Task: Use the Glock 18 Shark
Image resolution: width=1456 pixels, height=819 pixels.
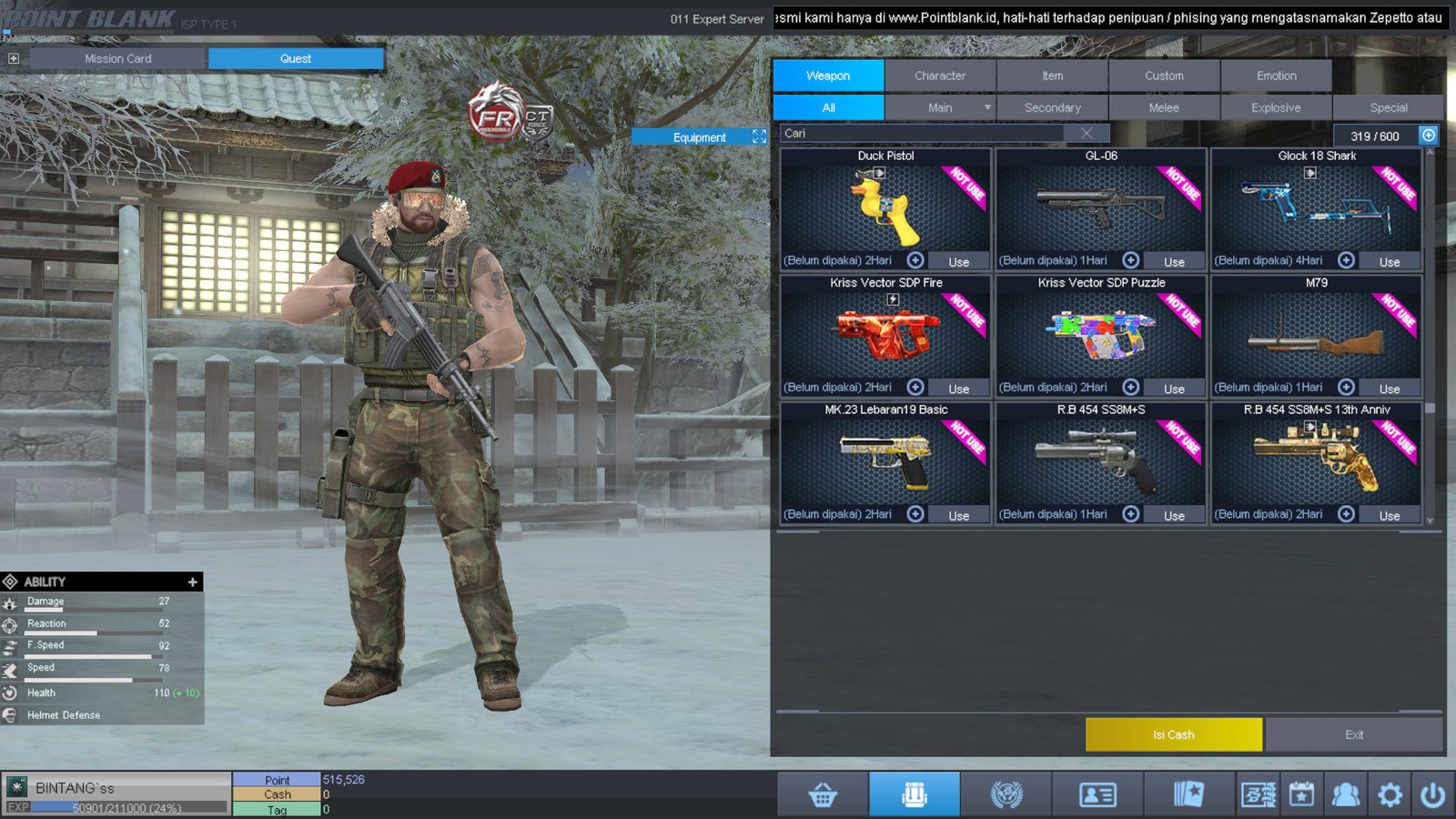Action: click(x=1389, y=262)
